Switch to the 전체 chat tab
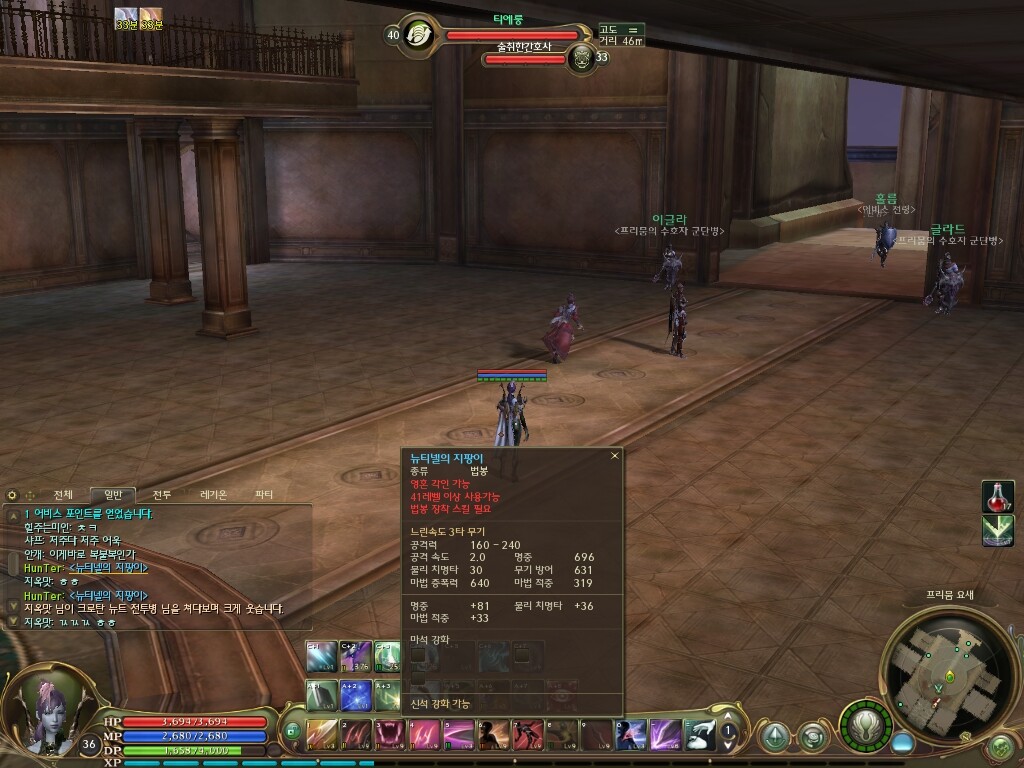Screen dimensions: 1024x768 (63, 495)
